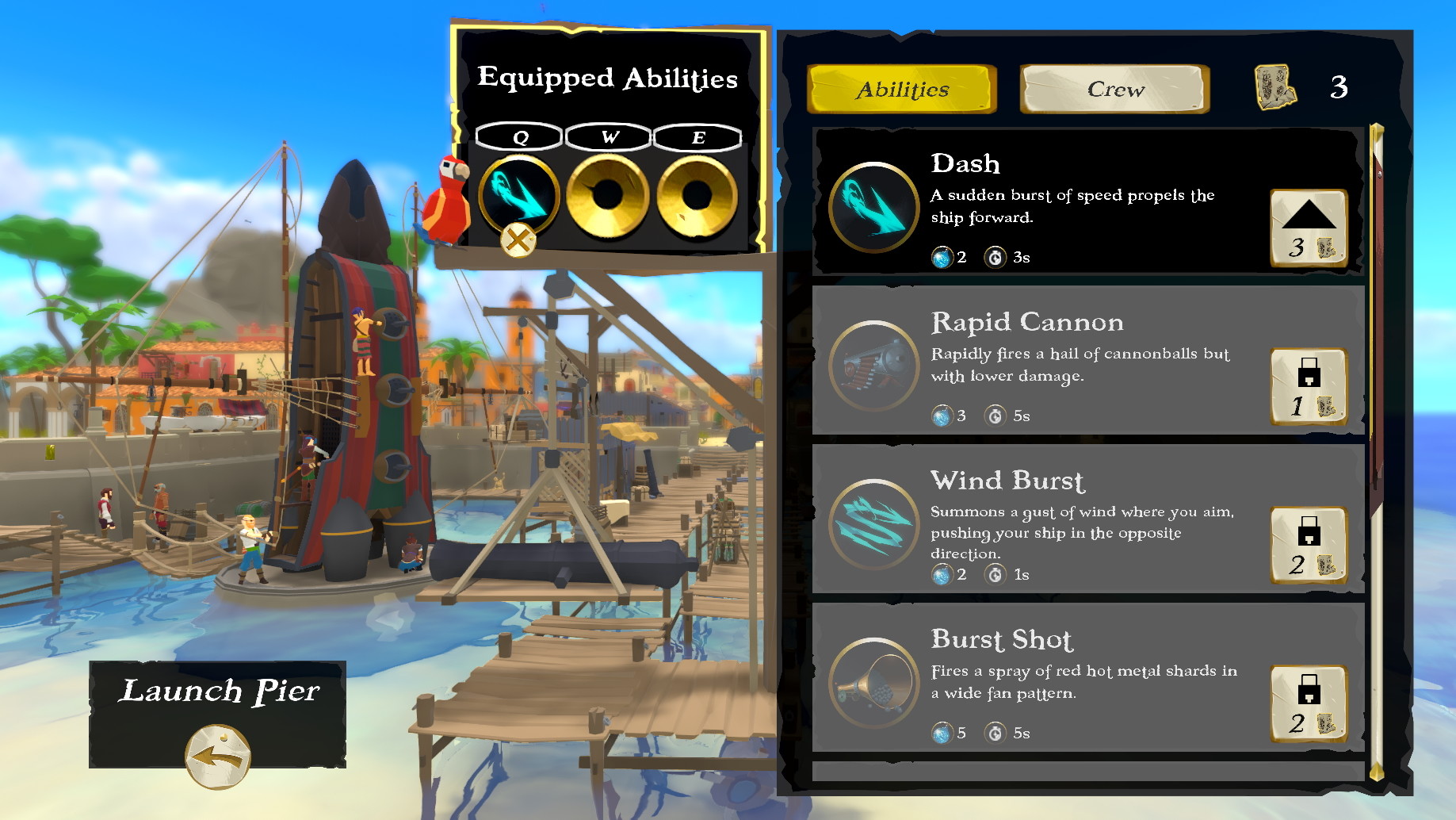Unlock Burst Shot via the padlock button
Screen dimensions: 1456x820
click(1309, 703)
